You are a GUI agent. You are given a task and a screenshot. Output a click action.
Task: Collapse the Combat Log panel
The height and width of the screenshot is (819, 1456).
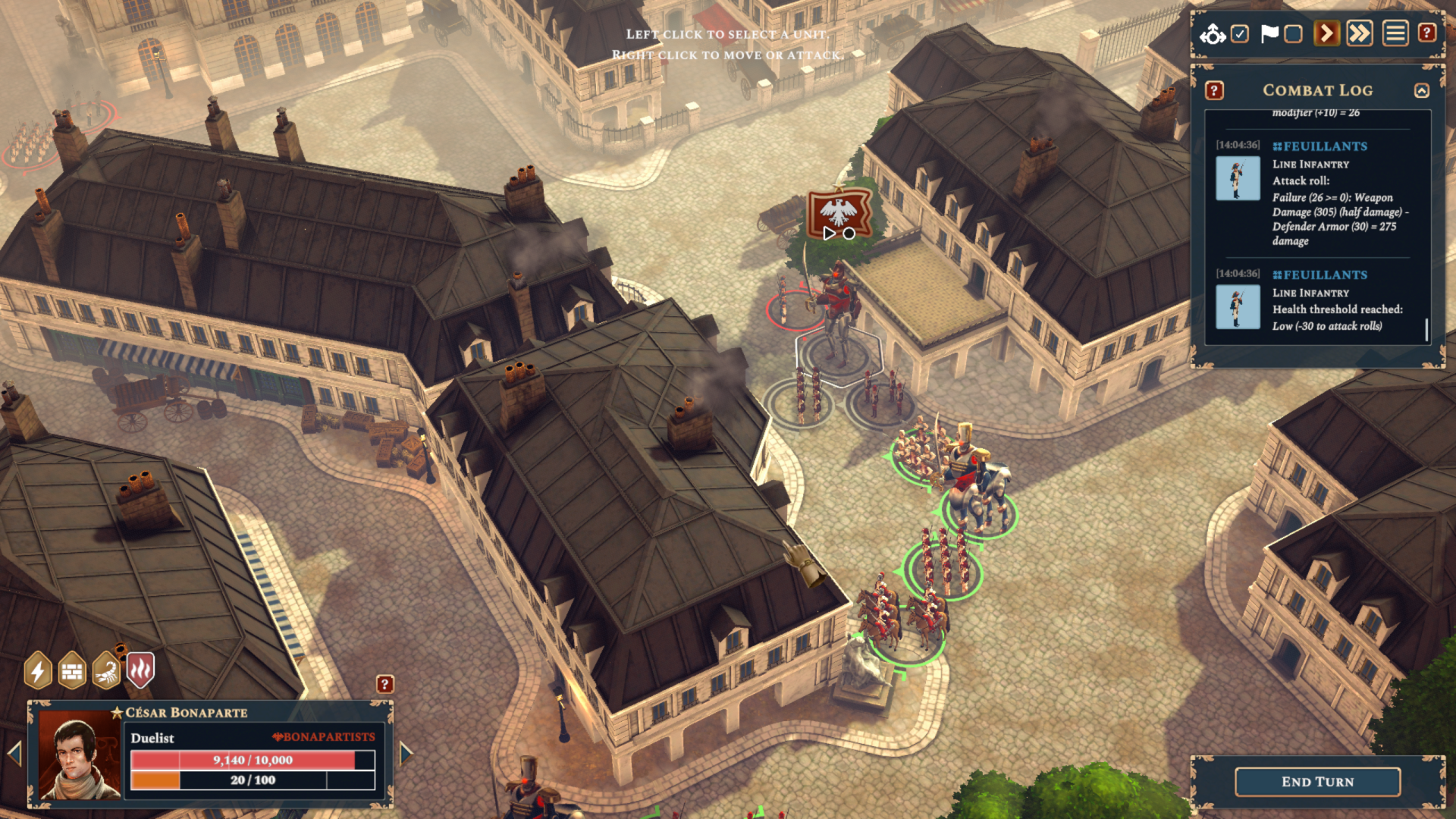(x=1422, y=91)
